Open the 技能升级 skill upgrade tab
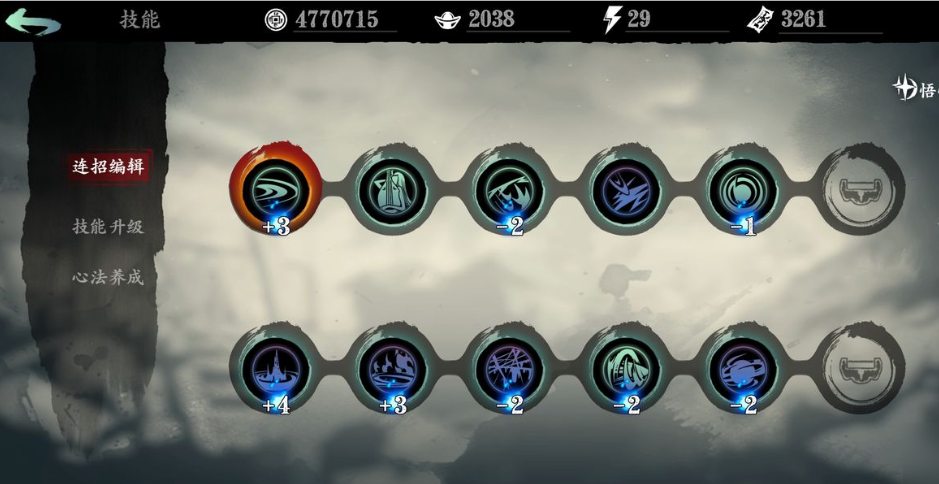This screenshot has height=484, width=939. point(108,226)
